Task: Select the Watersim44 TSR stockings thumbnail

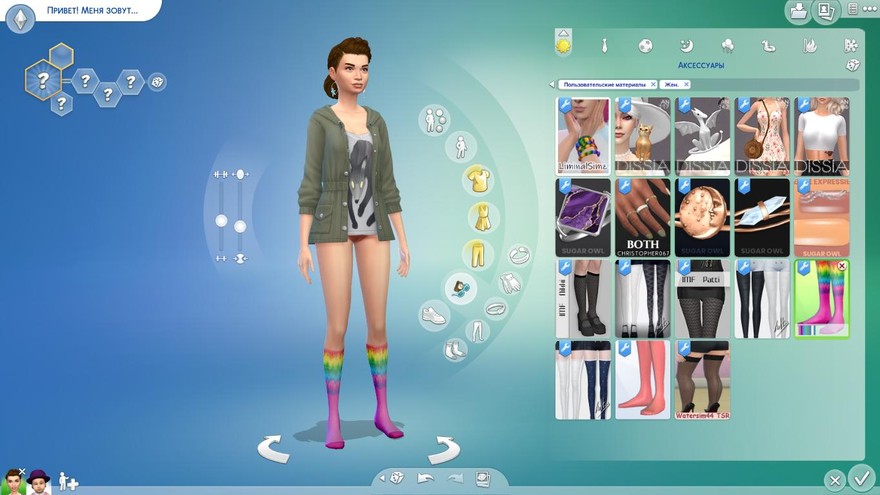Action: click(x=702, y=379)
